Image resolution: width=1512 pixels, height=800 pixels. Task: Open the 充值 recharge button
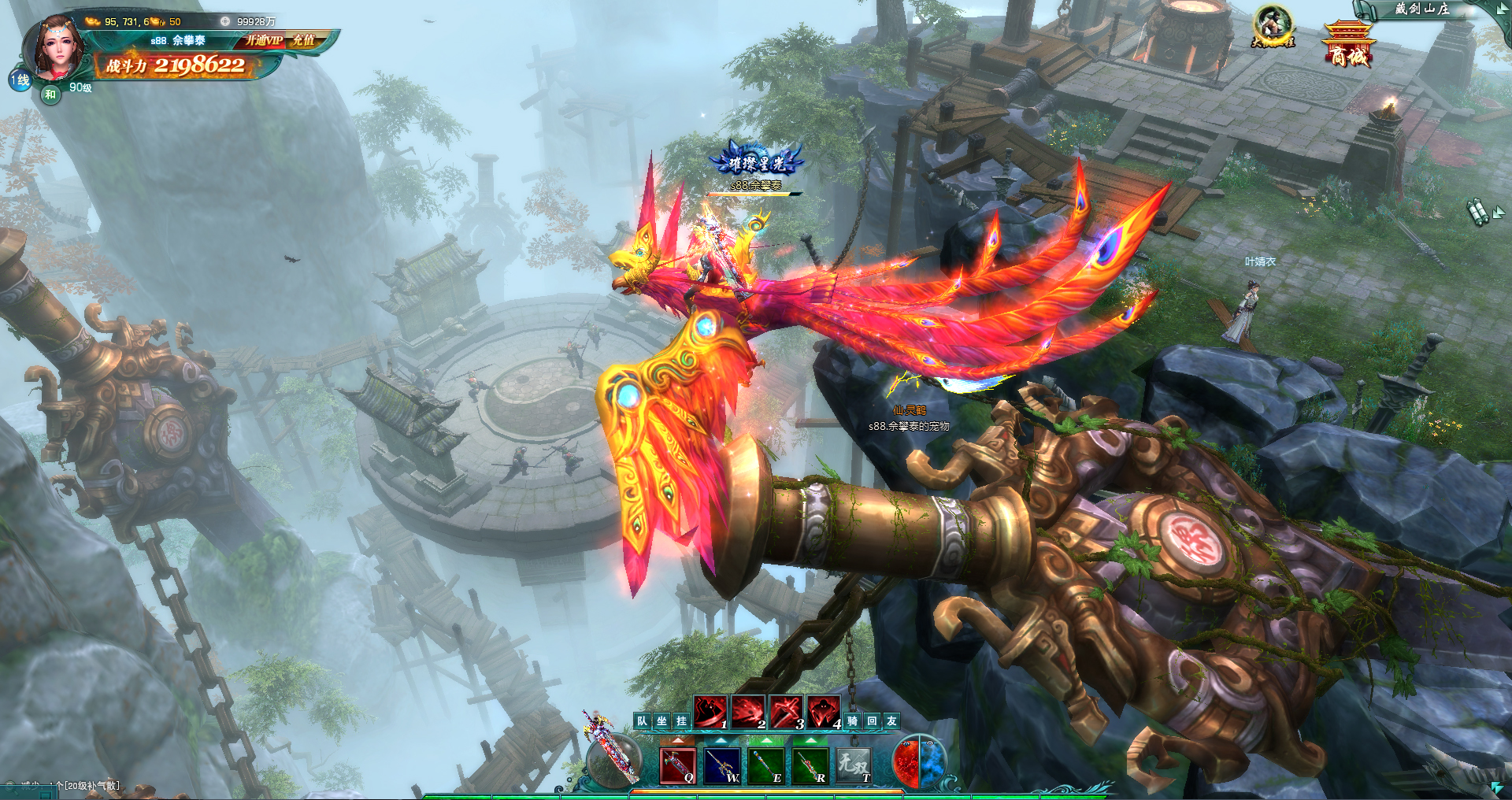[x=303, y=40]
